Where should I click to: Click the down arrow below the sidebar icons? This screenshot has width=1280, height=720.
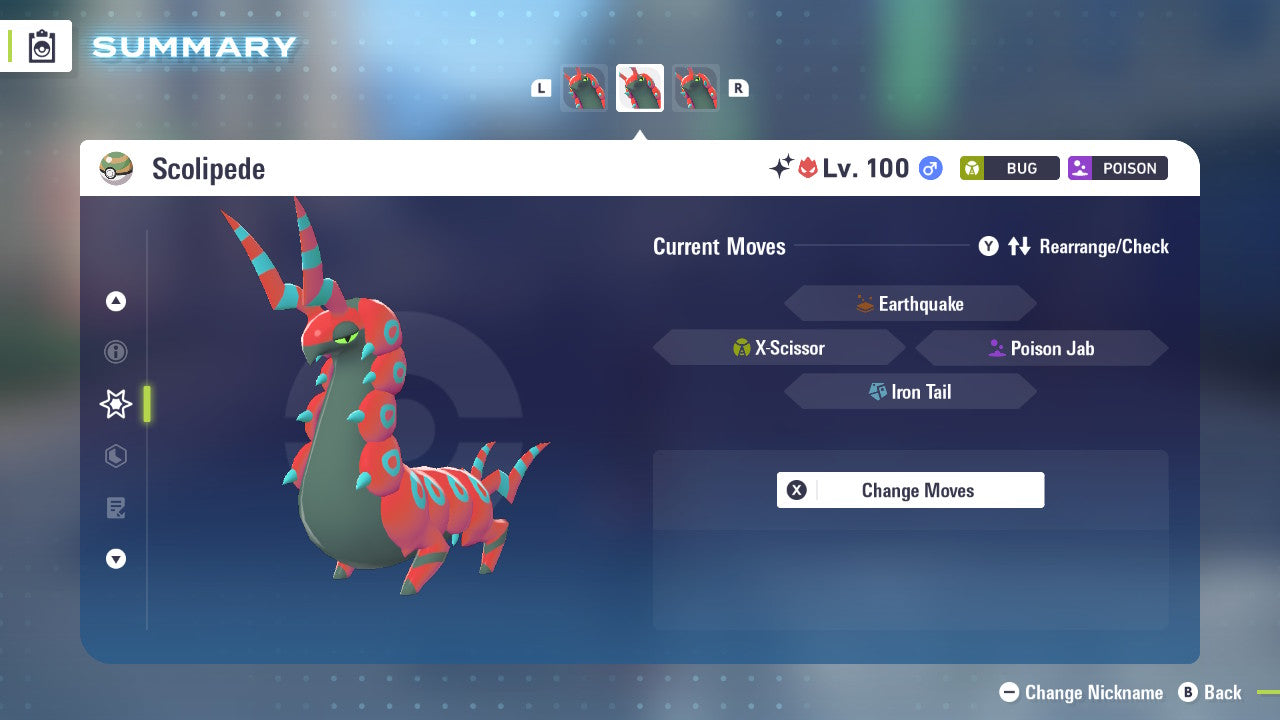click(x=116, y=559)
